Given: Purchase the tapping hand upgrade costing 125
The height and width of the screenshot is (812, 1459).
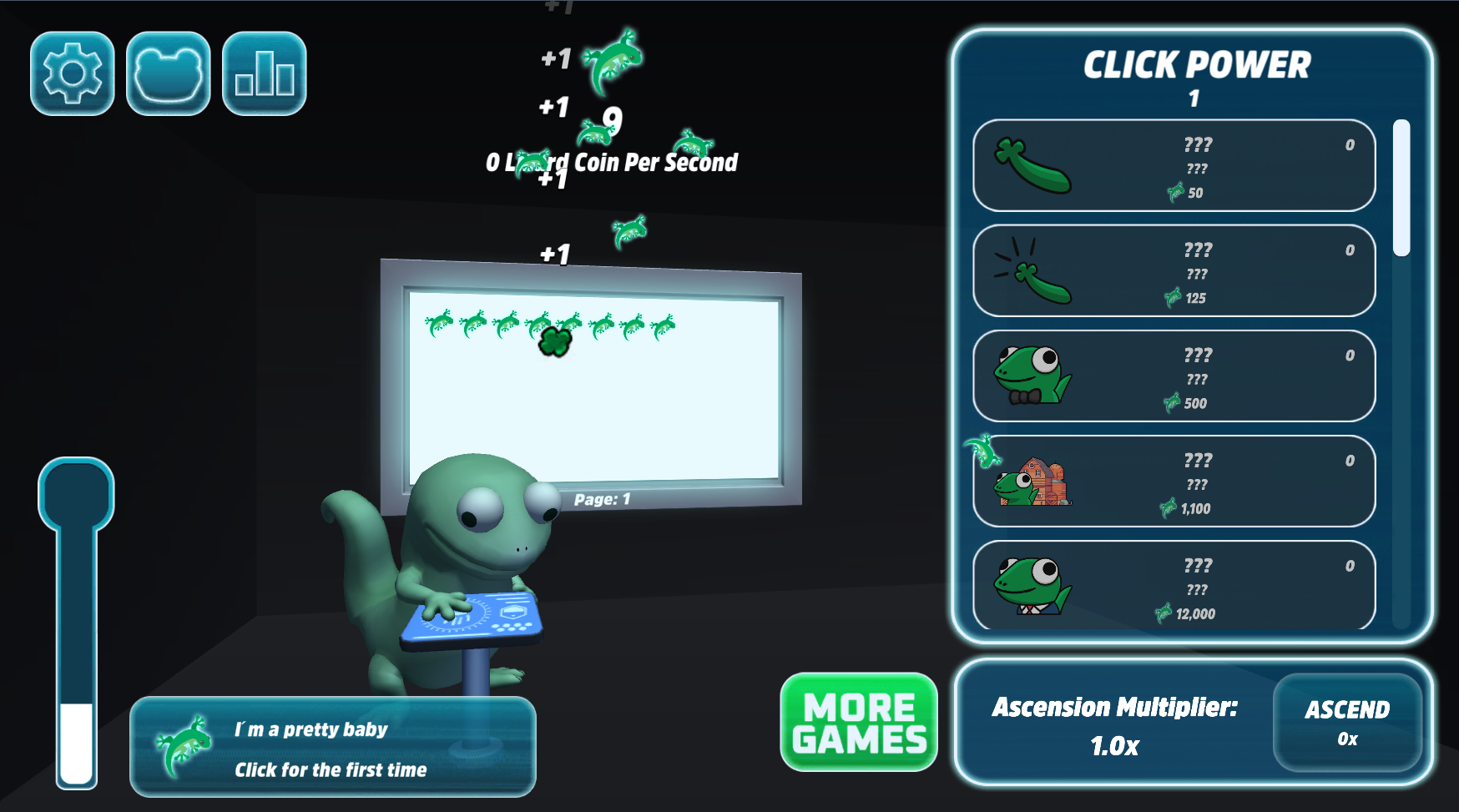Looking at the screenshot, I should [x=1174, y=271].
